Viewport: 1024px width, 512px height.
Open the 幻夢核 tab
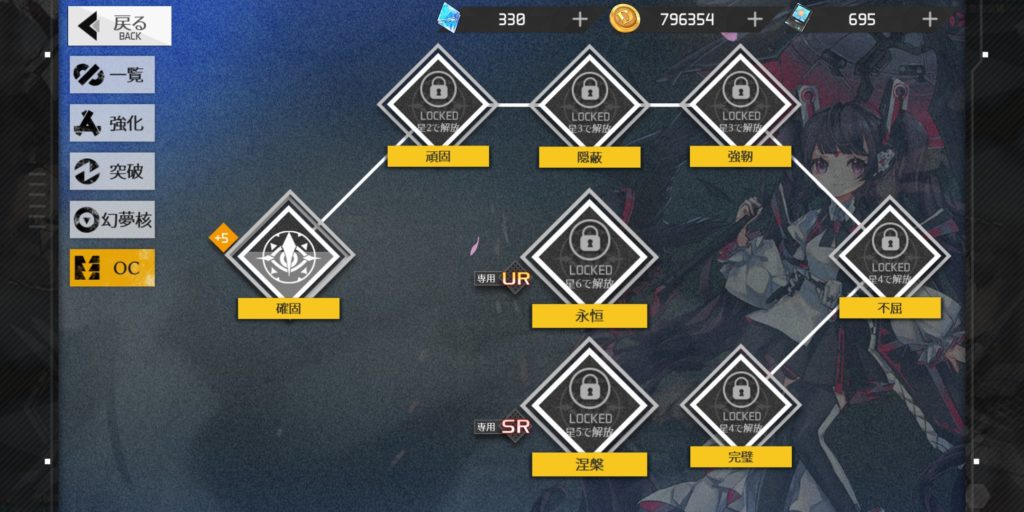[x=112, y=219]
